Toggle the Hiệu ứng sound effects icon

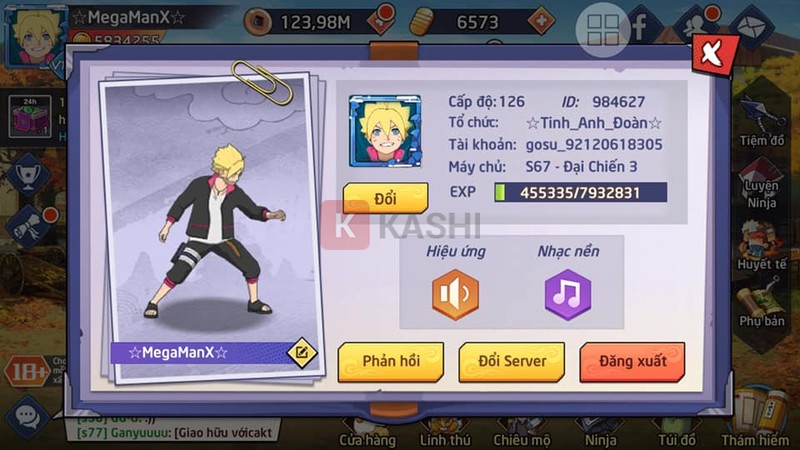pos(455,295)
